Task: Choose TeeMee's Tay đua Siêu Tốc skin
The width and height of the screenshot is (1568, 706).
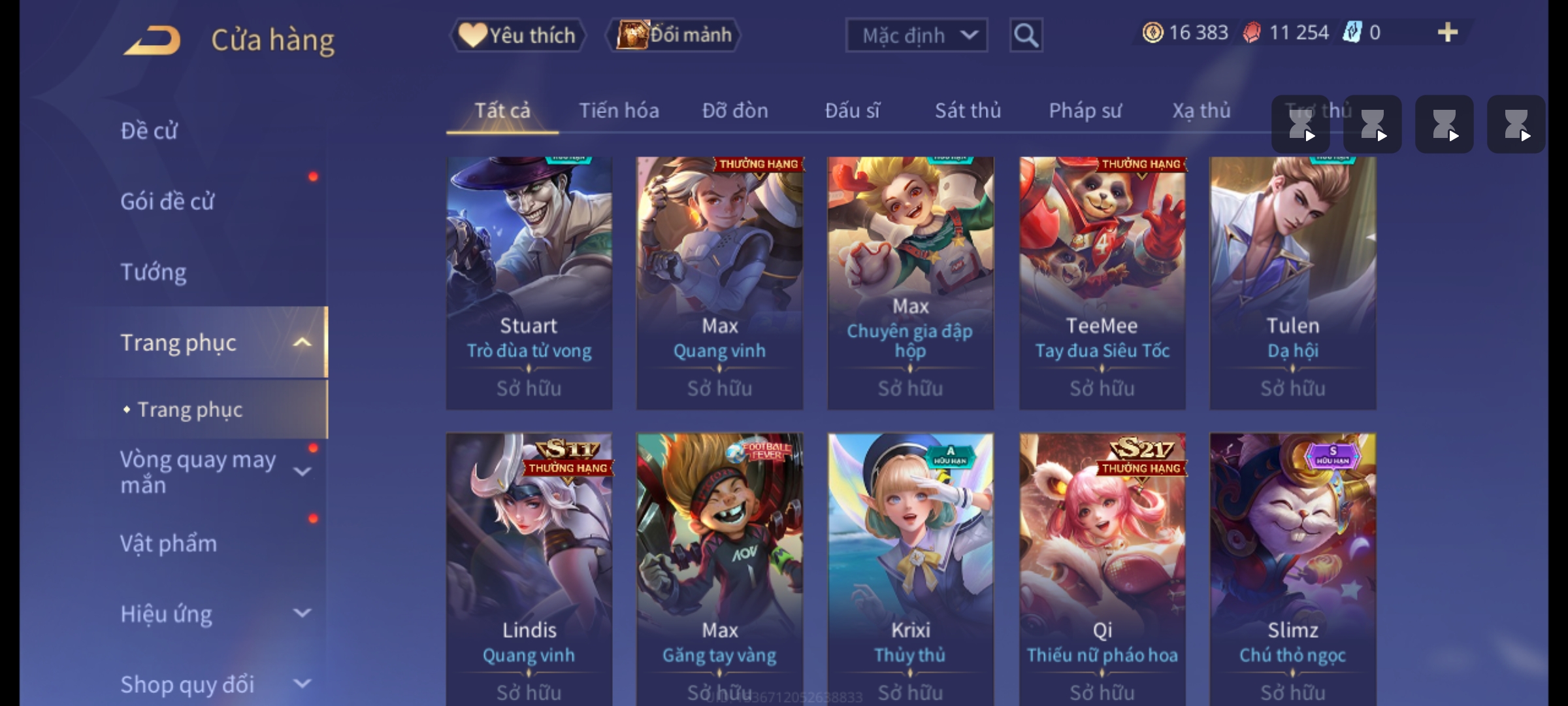Action: [x=1102, y=282]
